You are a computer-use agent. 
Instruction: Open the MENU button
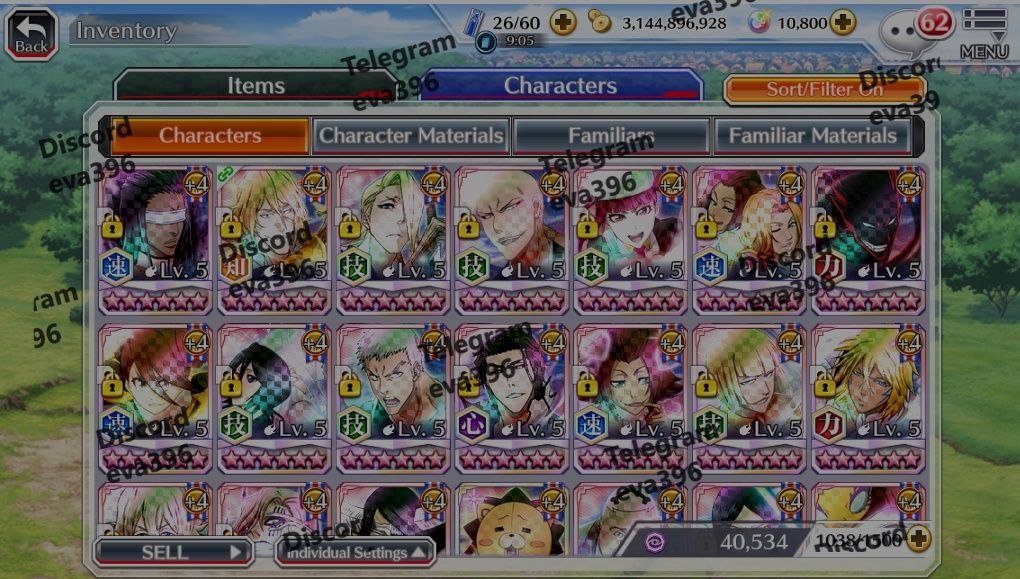click(x=984, y=32)
